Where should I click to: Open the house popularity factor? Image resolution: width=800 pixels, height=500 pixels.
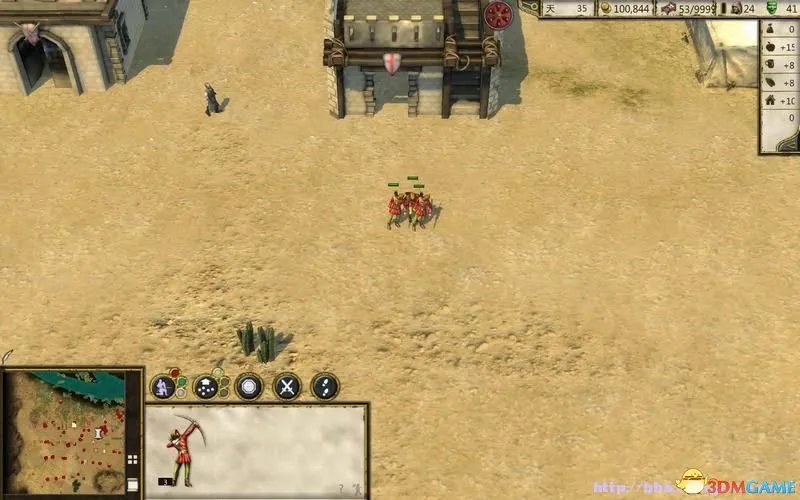770,101
